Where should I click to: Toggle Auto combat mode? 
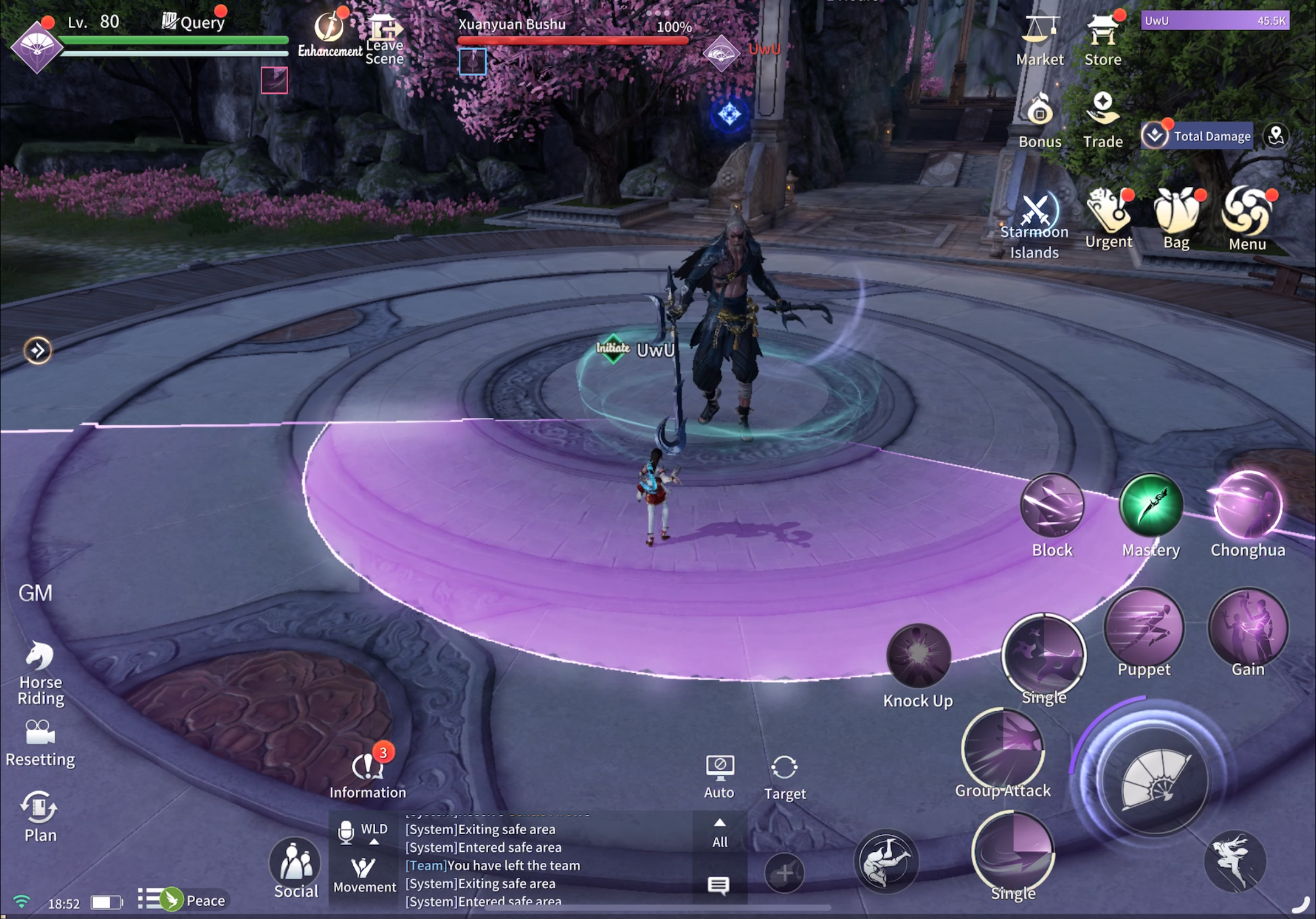click(x=719, y=771)
